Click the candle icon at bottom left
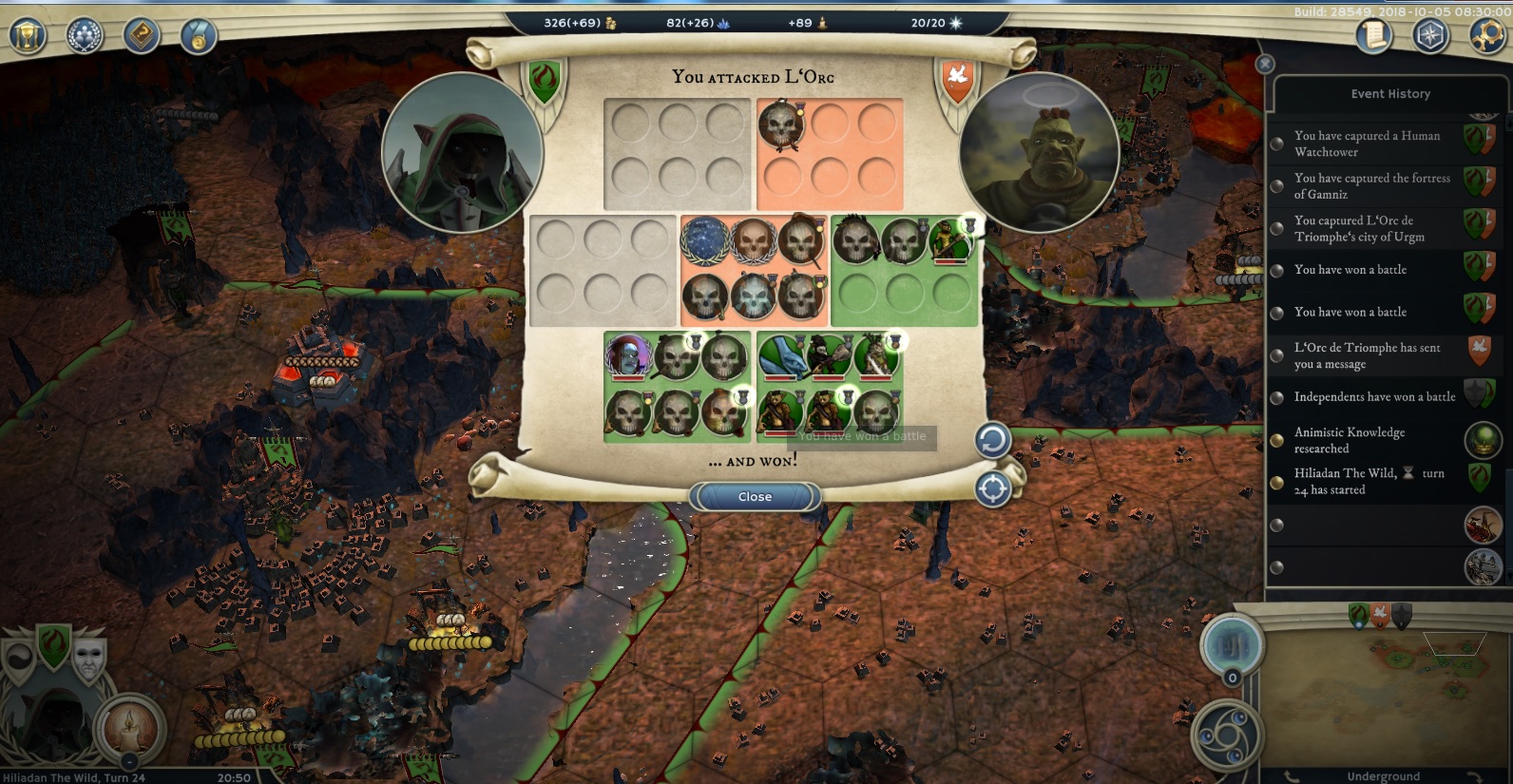The image size is (1513, 784). coord(128,728)
